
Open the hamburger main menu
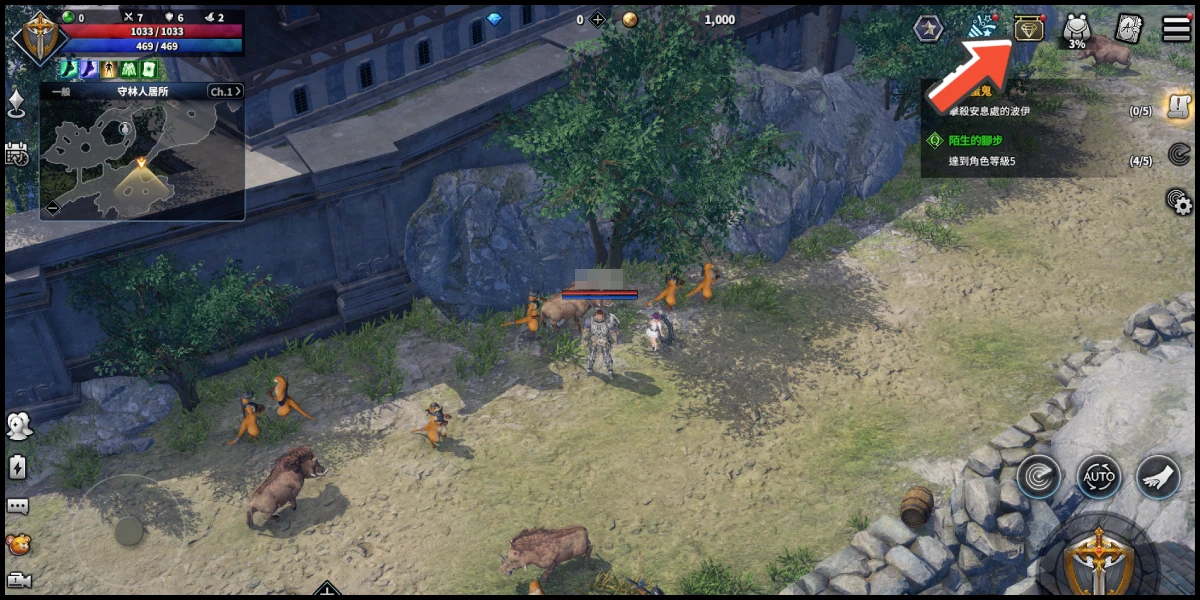point(1177,28)
